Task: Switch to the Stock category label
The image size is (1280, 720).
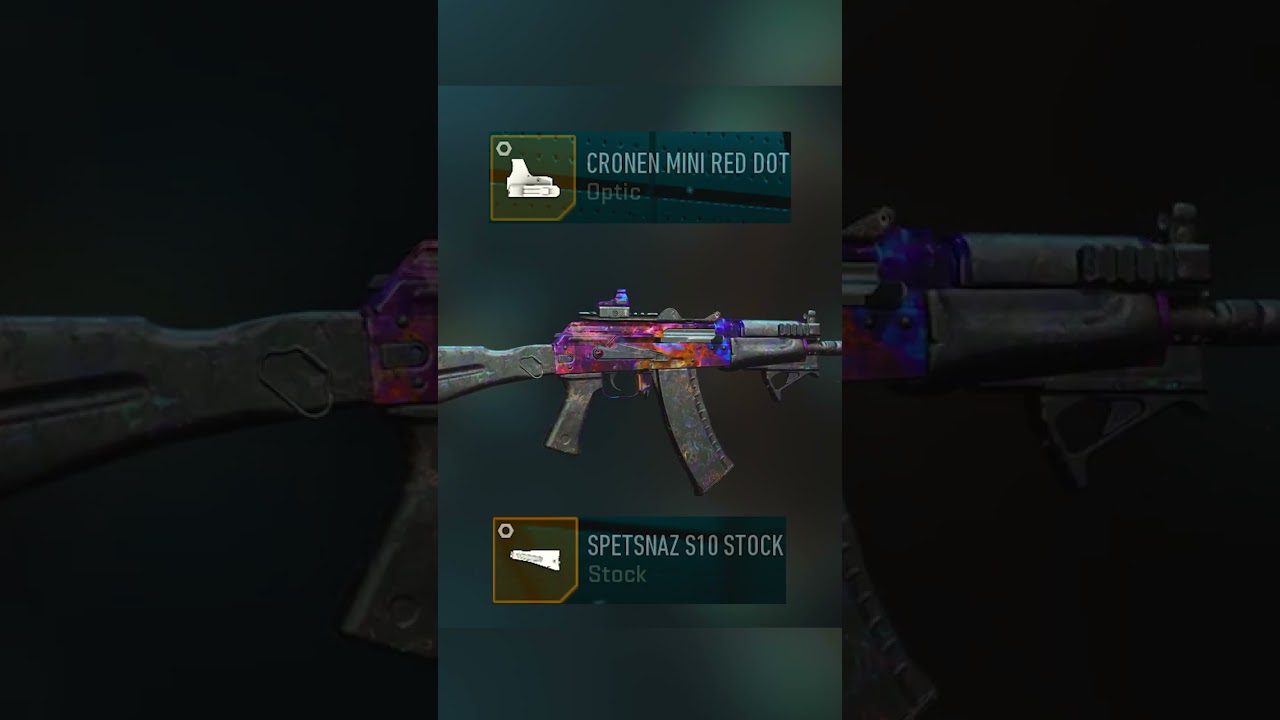Action: pos(617,575)
